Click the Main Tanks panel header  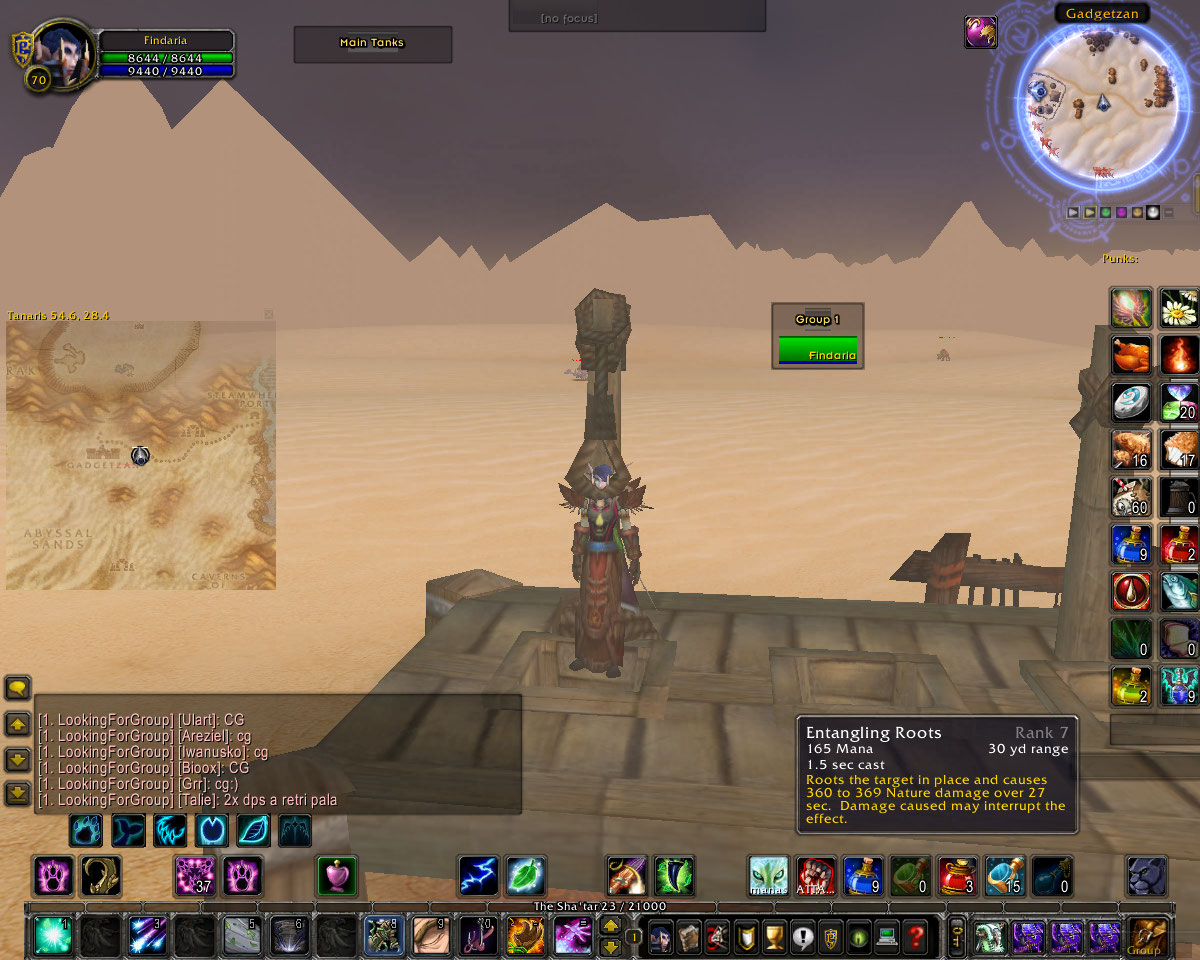pyautogui.click(x=372, y=43)
